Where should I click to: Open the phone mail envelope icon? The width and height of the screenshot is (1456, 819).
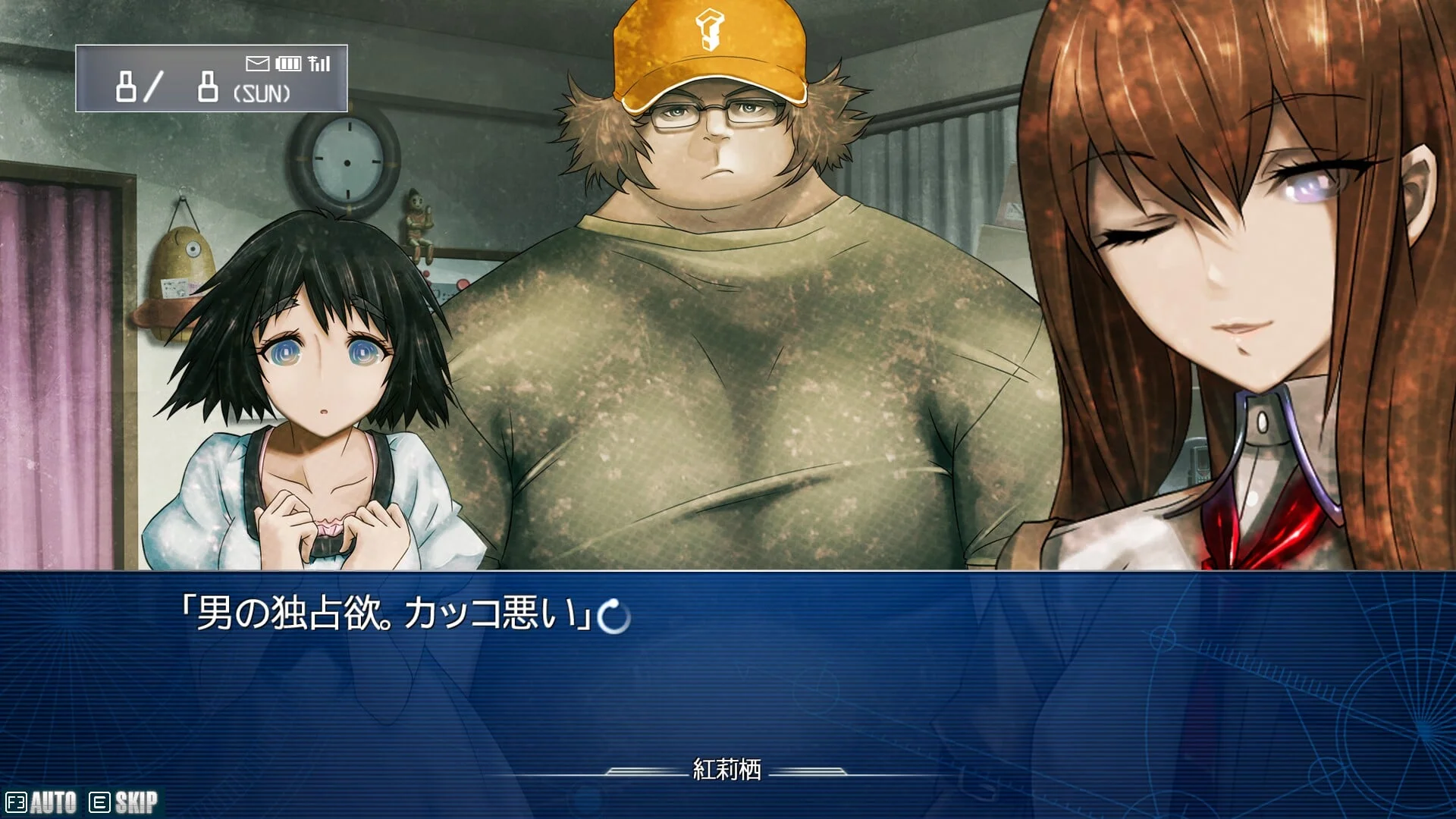[x=257, y=64]
